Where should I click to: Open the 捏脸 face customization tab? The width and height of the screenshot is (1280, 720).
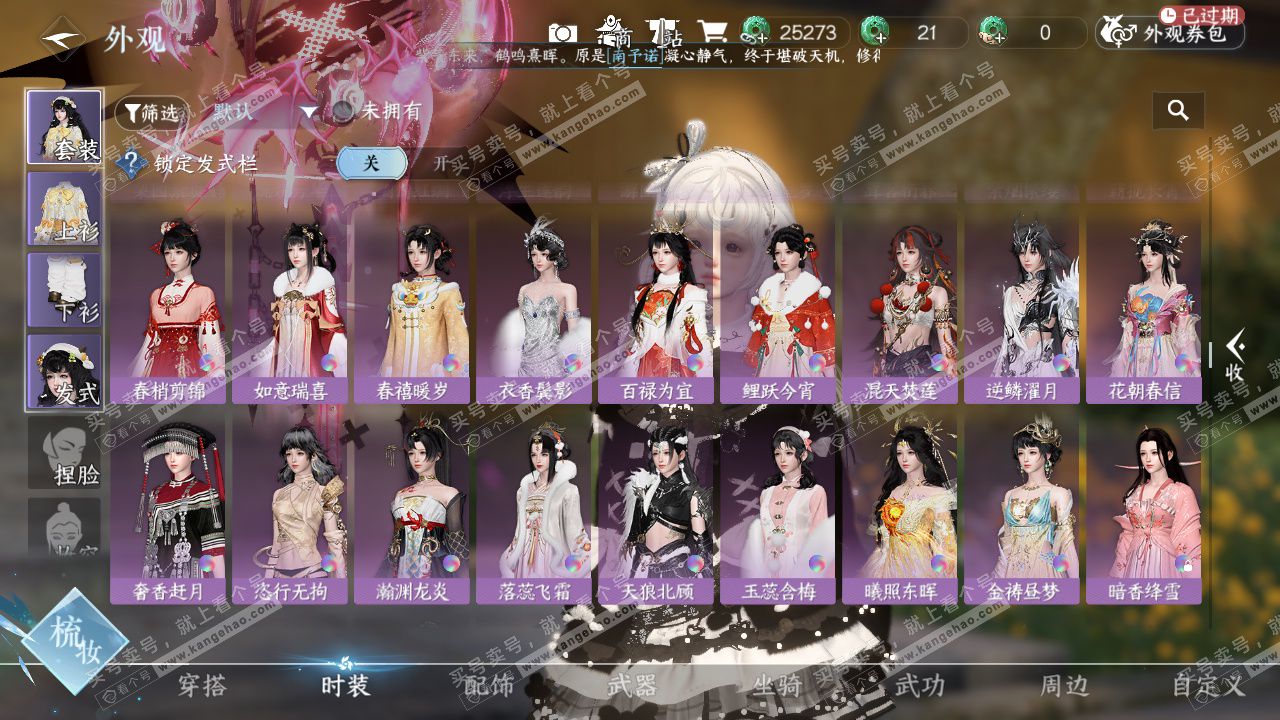tap(64, 453)
